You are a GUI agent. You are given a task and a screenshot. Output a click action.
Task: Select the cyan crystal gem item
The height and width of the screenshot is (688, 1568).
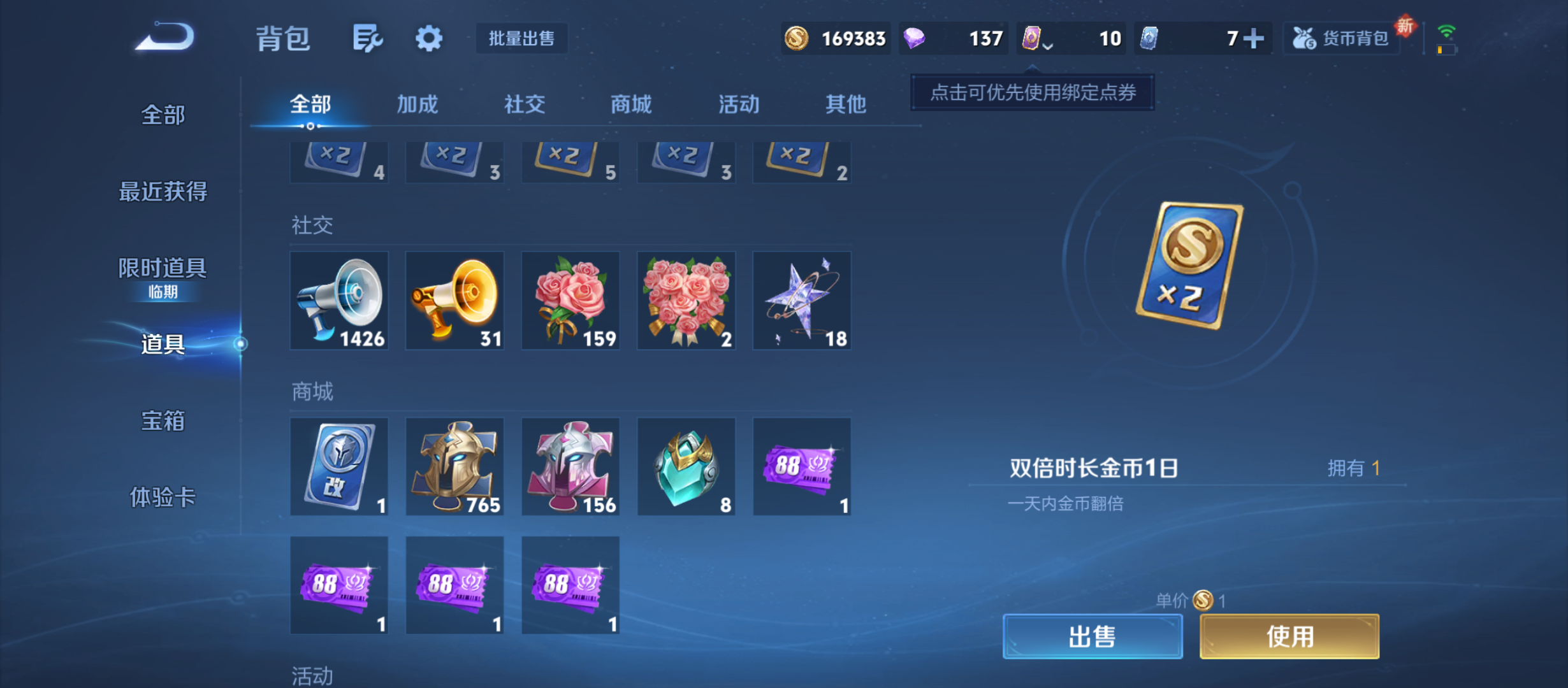click(686, 466)
